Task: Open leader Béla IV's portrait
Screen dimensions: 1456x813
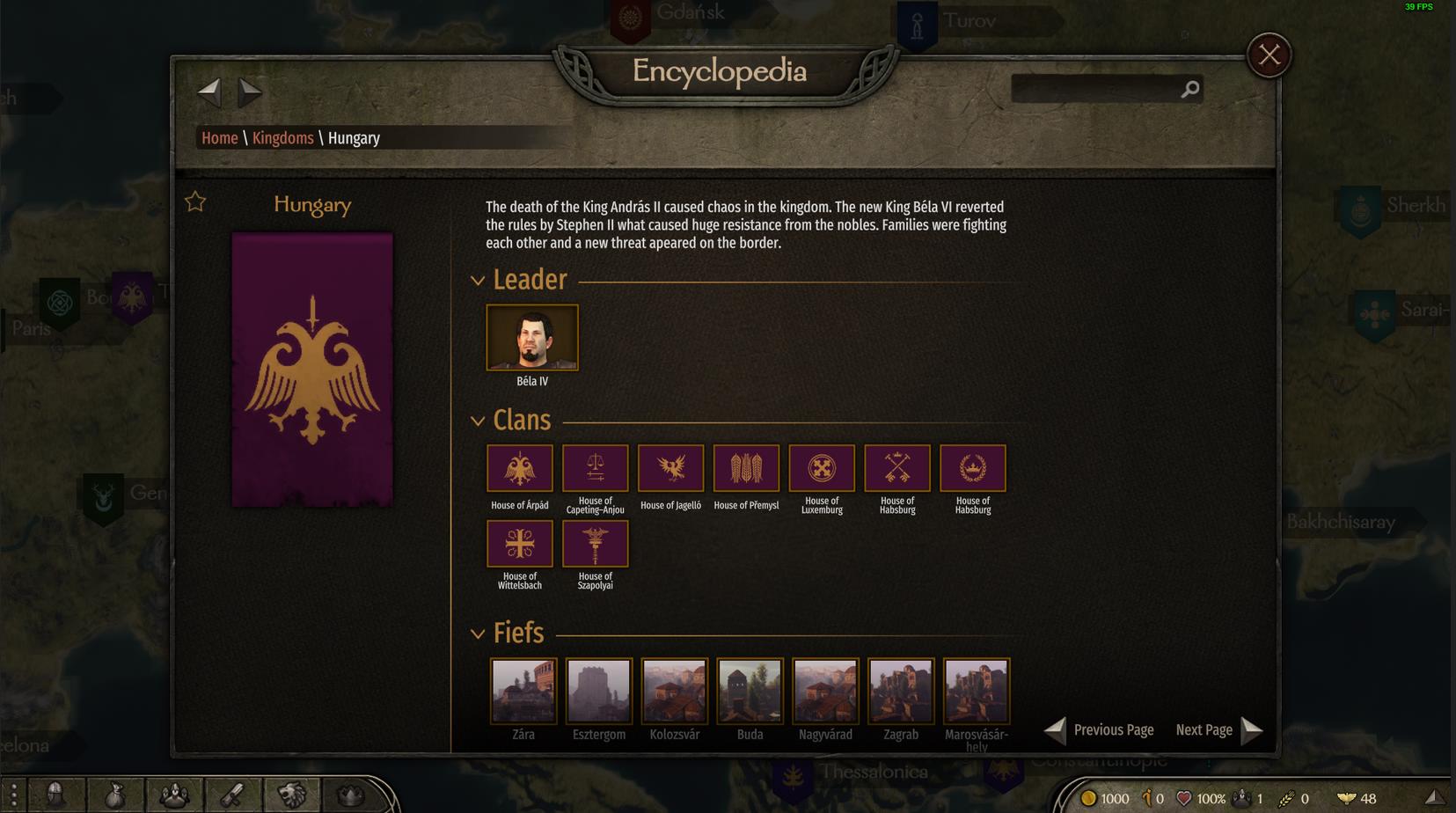Action: tap(532, 338)
